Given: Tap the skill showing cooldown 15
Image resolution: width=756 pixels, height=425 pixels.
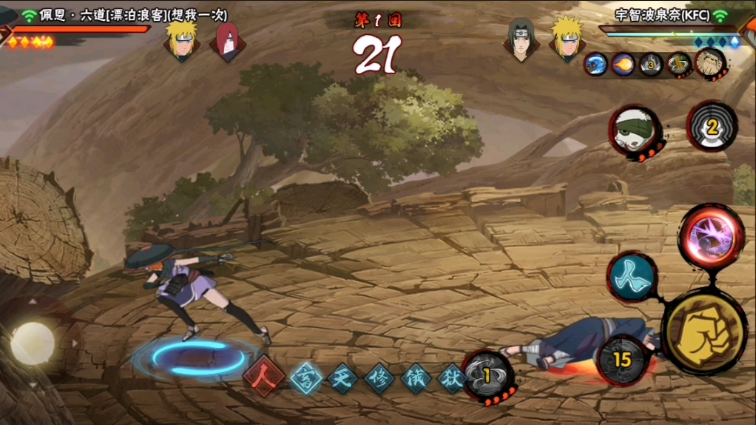Looking at the screenshot, I should (x=623, y=359).
